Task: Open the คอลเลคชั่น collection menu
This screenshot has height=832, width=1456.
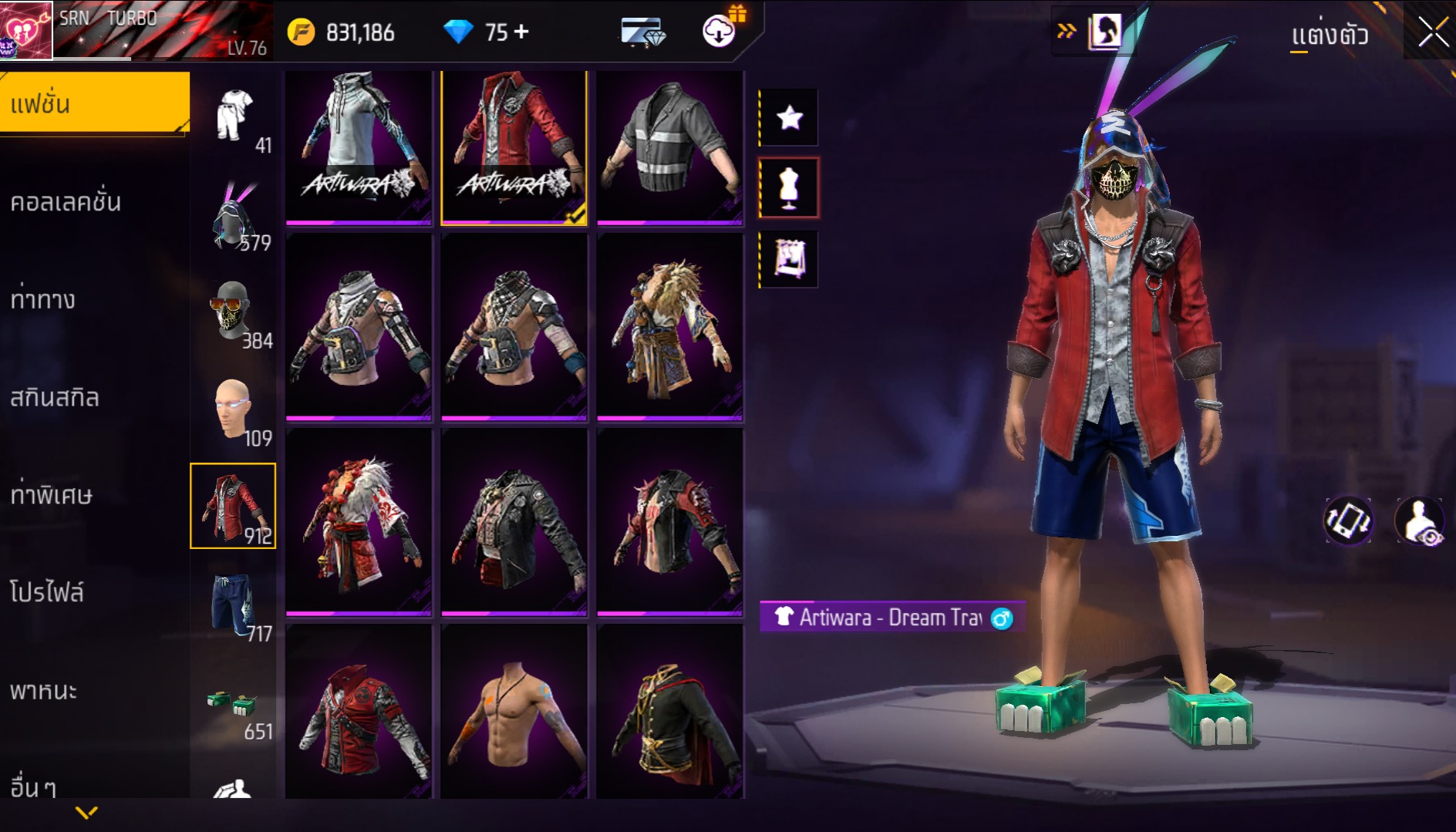Action: (x=66, y=202)
